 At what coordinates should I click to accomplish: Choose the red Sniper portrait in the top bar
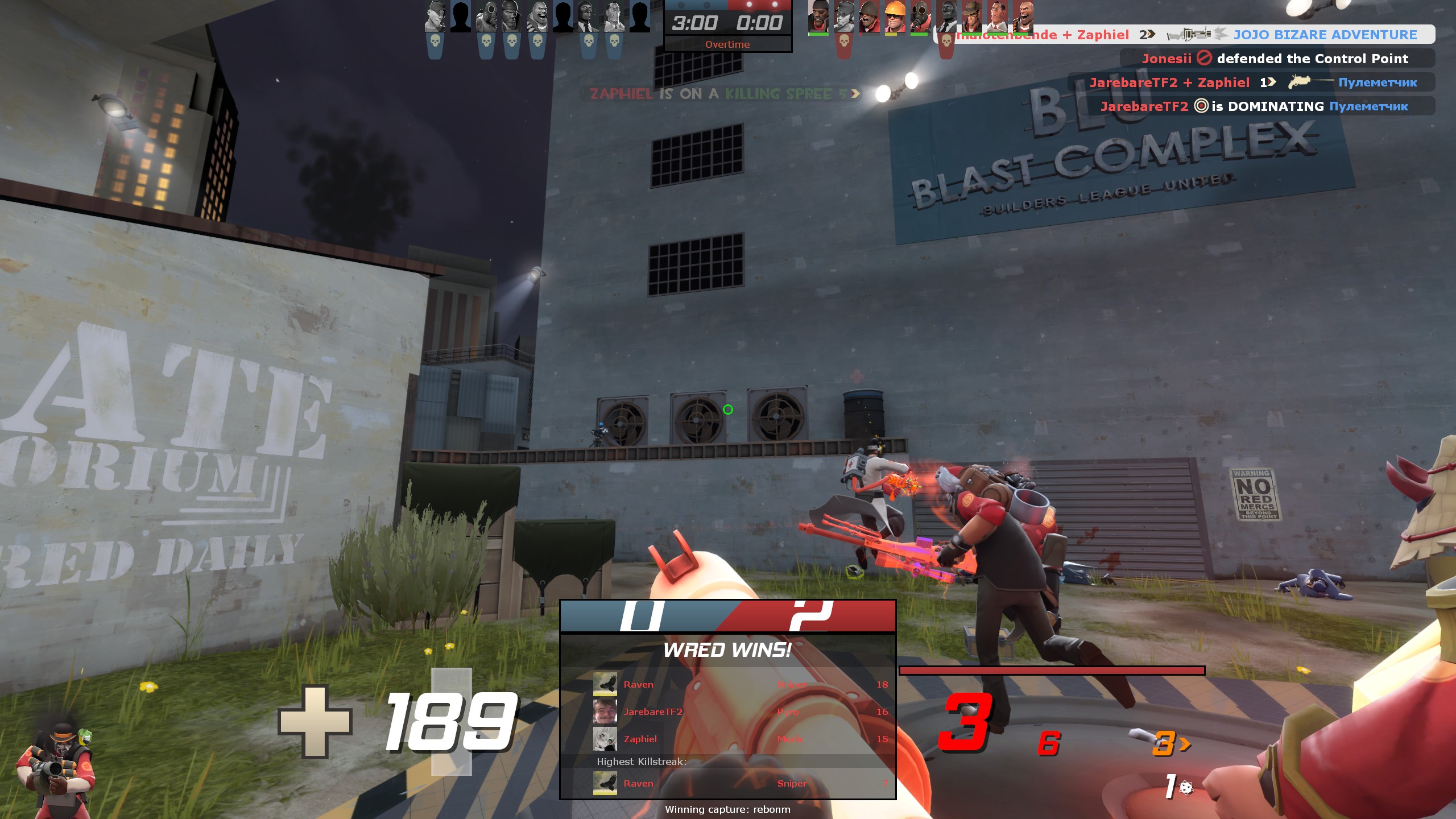pos(971,16)
